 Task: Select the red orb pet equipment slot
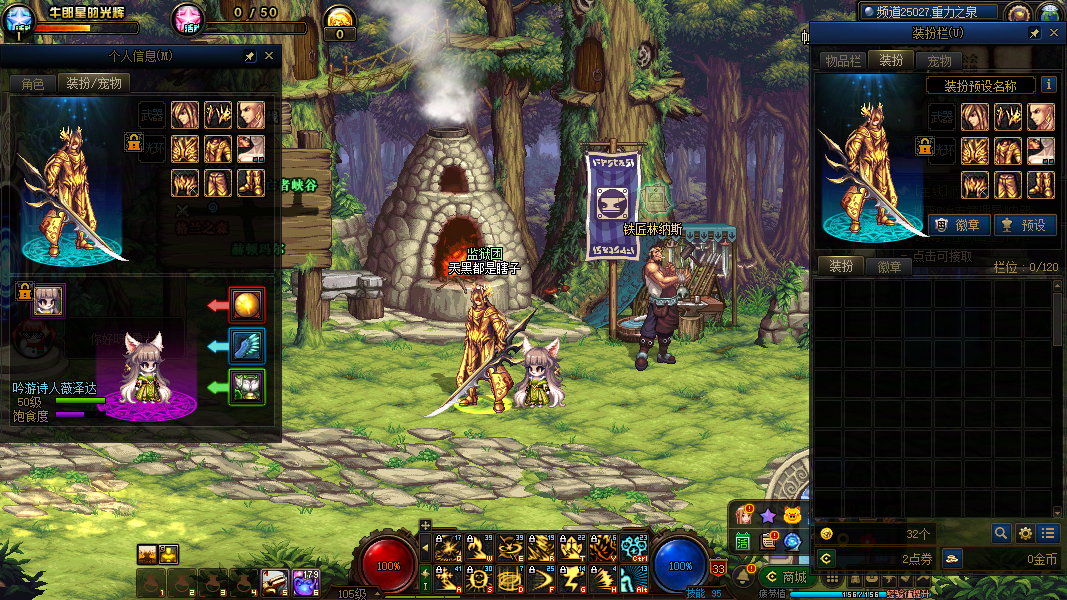tap(247, 304)
